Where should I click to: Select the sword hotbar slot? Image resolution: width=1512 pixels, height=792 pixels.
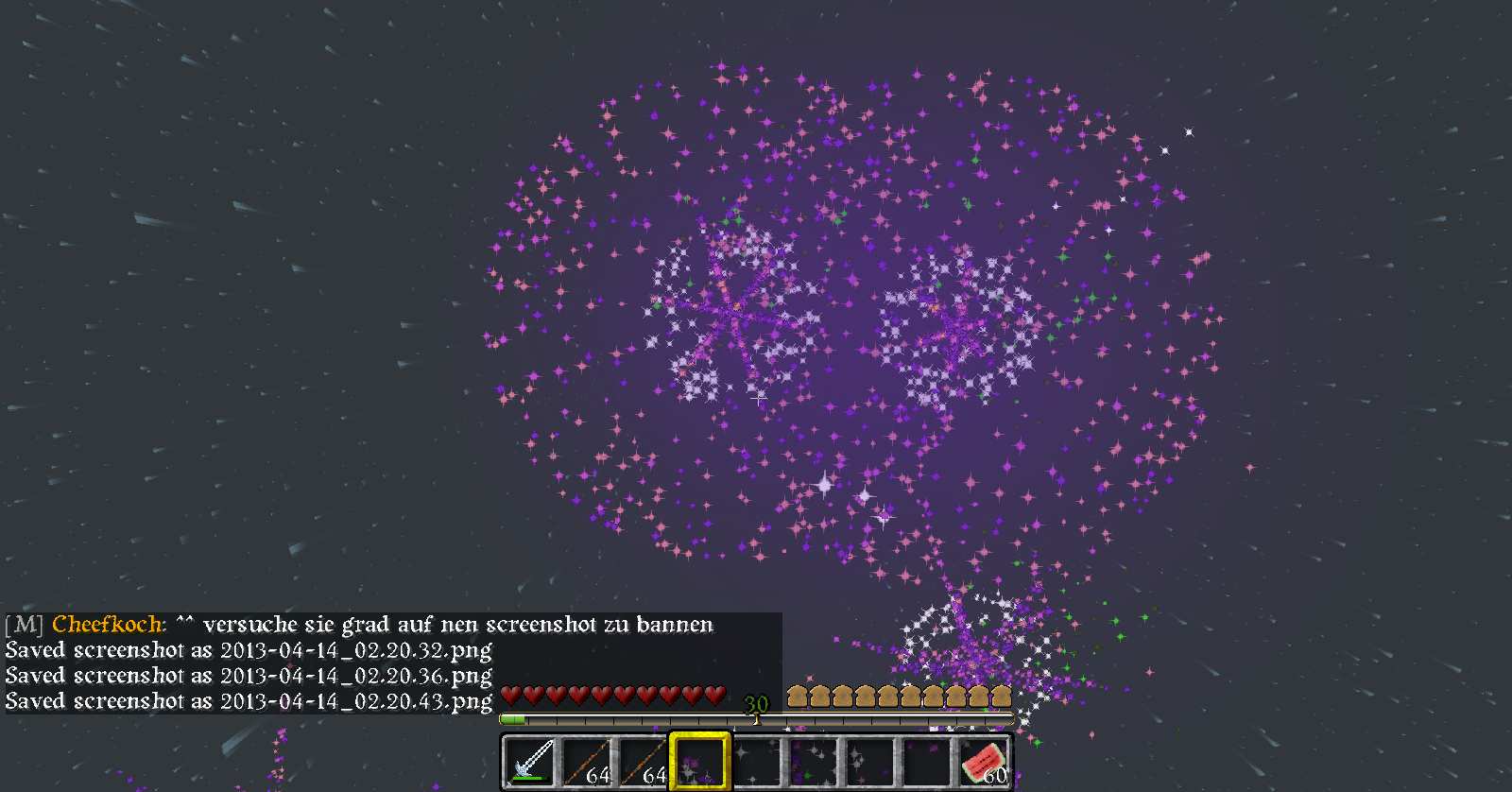coord(530,762)
